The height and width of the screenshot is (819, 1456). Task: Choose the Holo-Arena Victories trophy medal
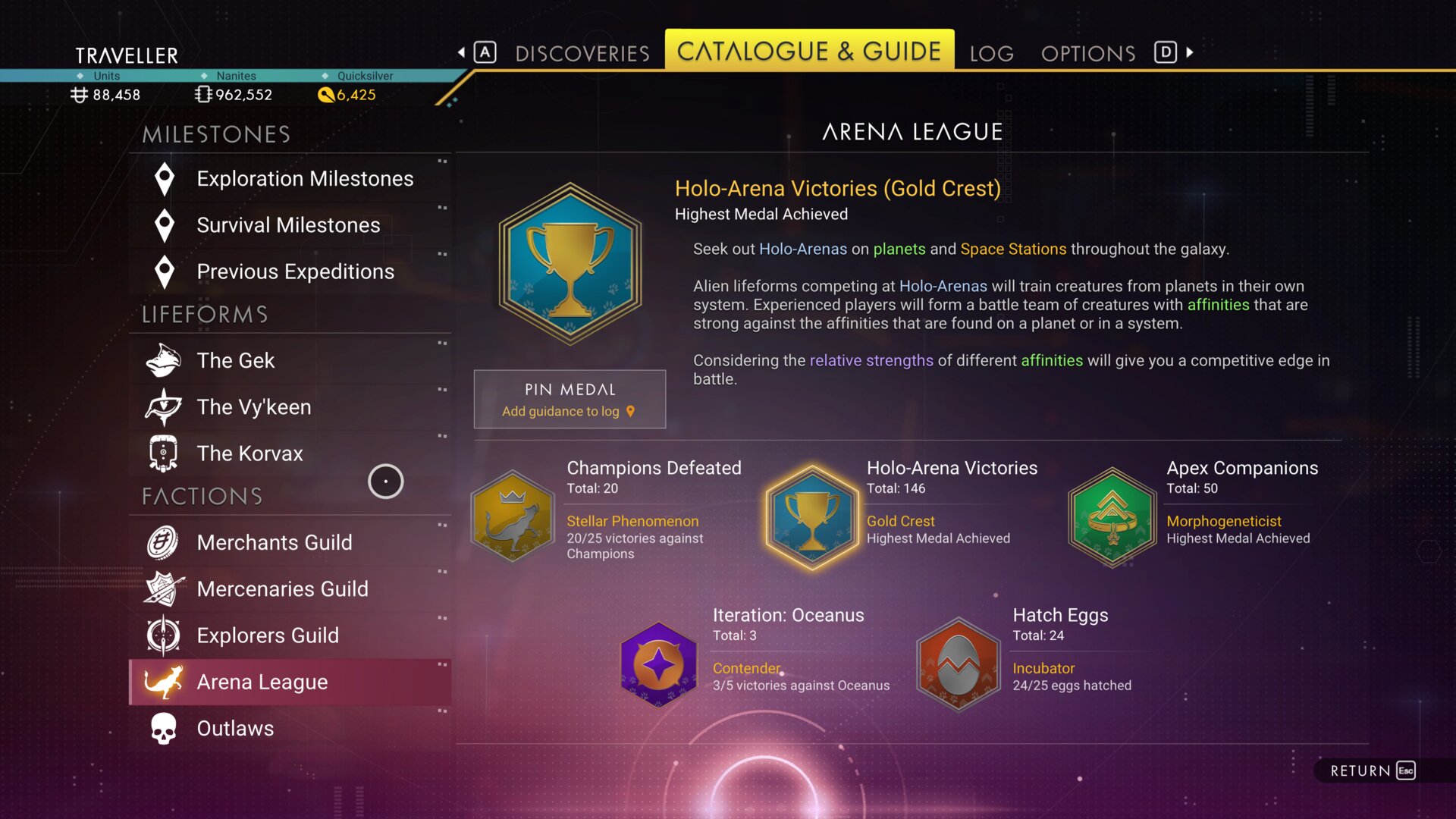point(812,517)
